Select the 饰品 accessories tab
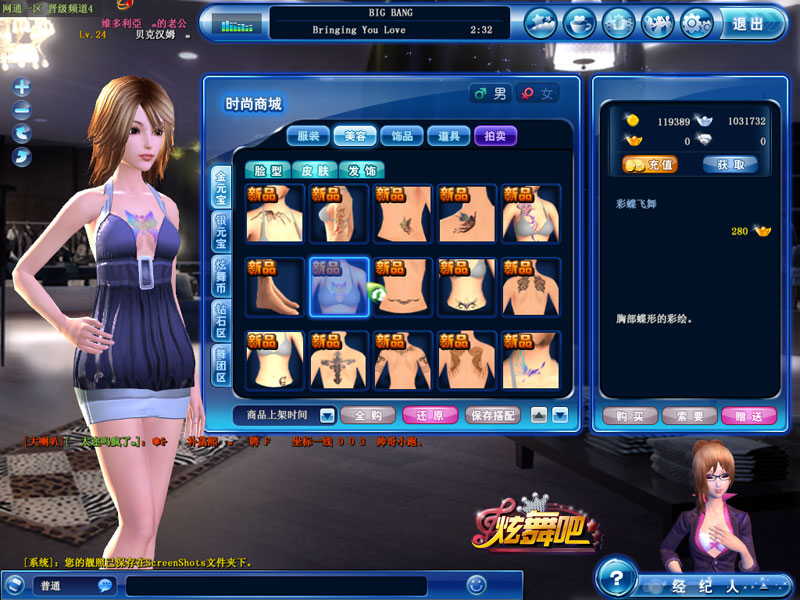 pos(403,136)
